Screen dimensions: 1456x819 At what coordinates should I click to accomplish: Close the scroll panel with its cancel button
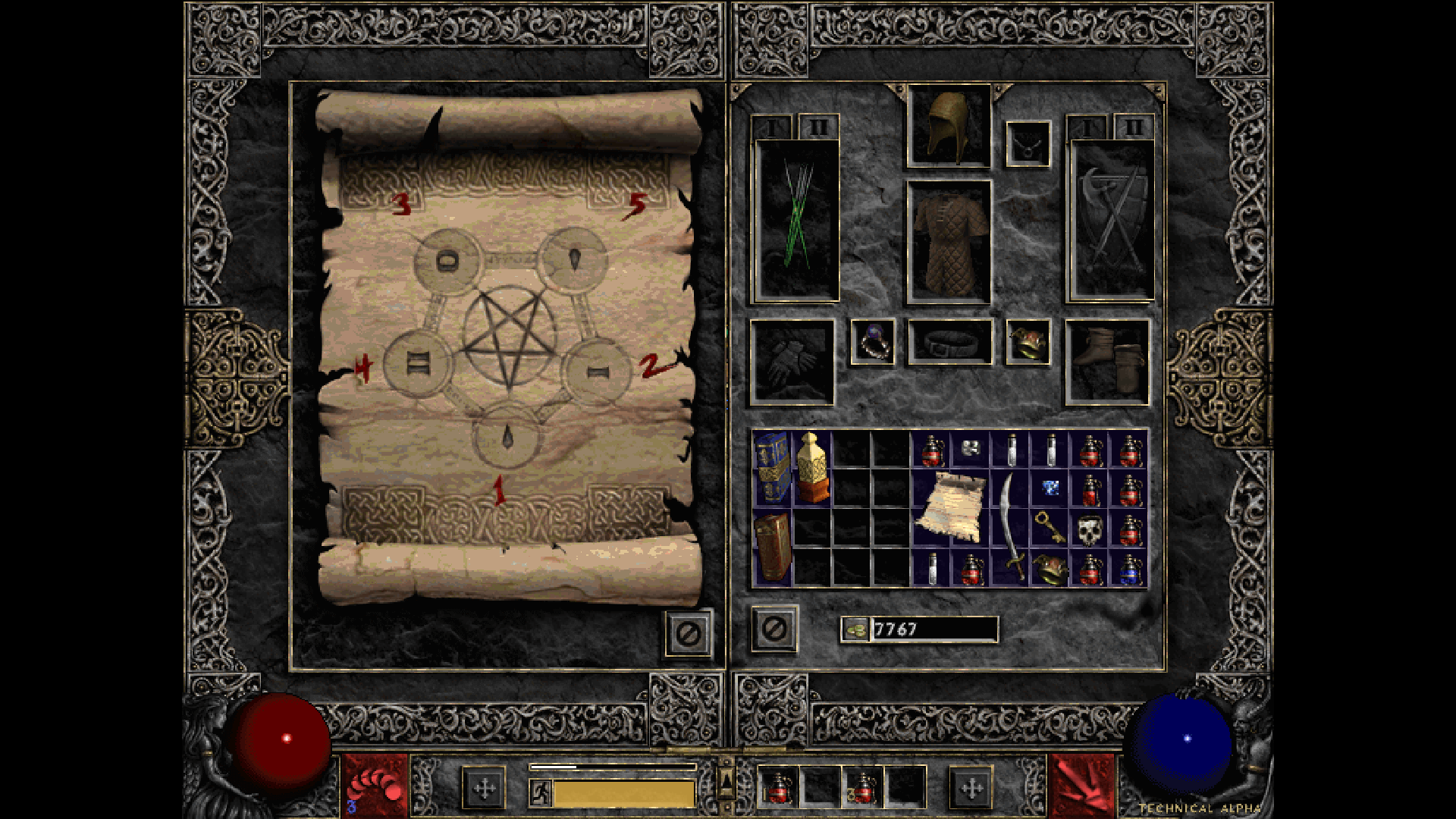tap(689, 633)
